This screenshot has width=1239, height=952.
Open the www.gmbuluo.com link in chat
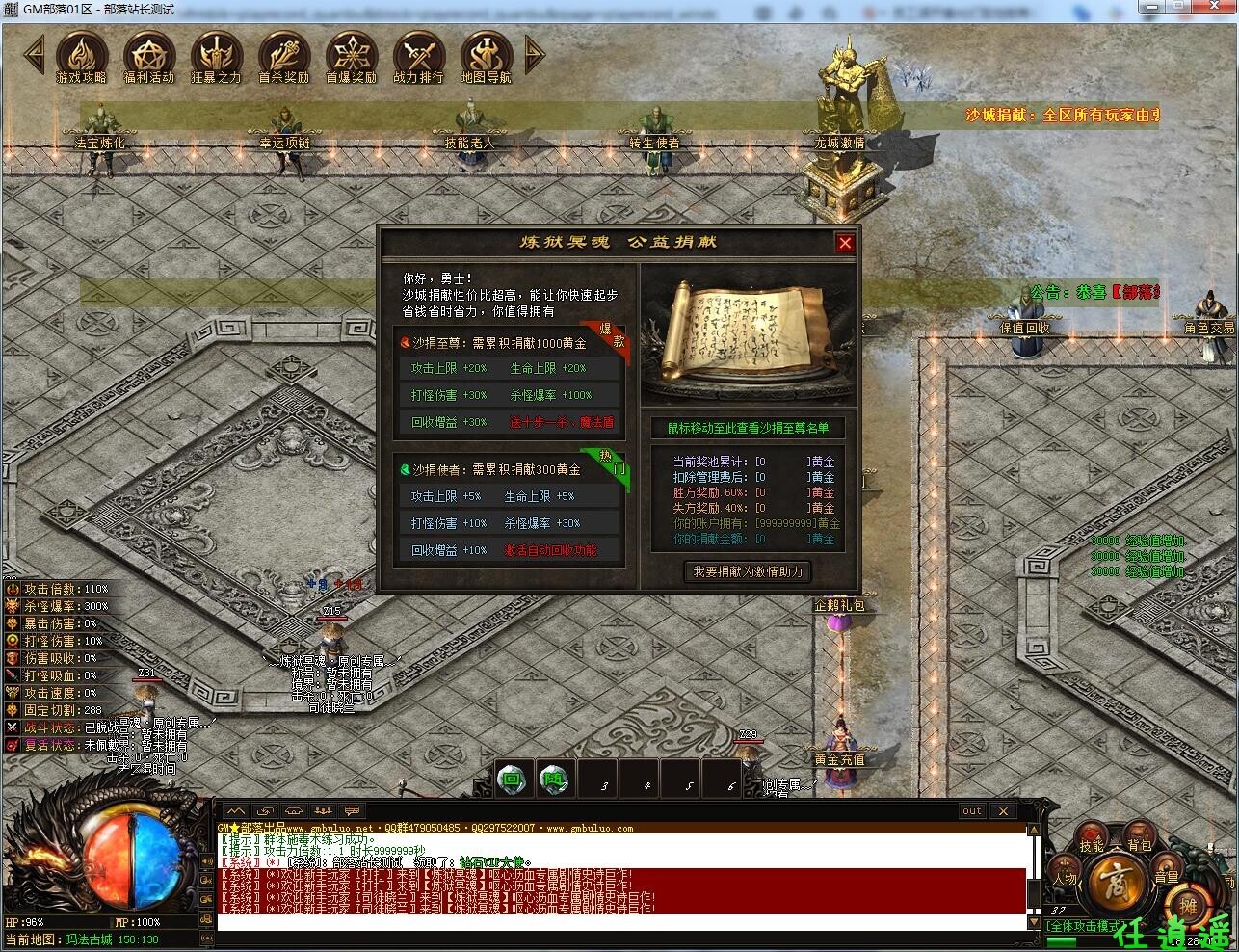(x=592, y=827)
